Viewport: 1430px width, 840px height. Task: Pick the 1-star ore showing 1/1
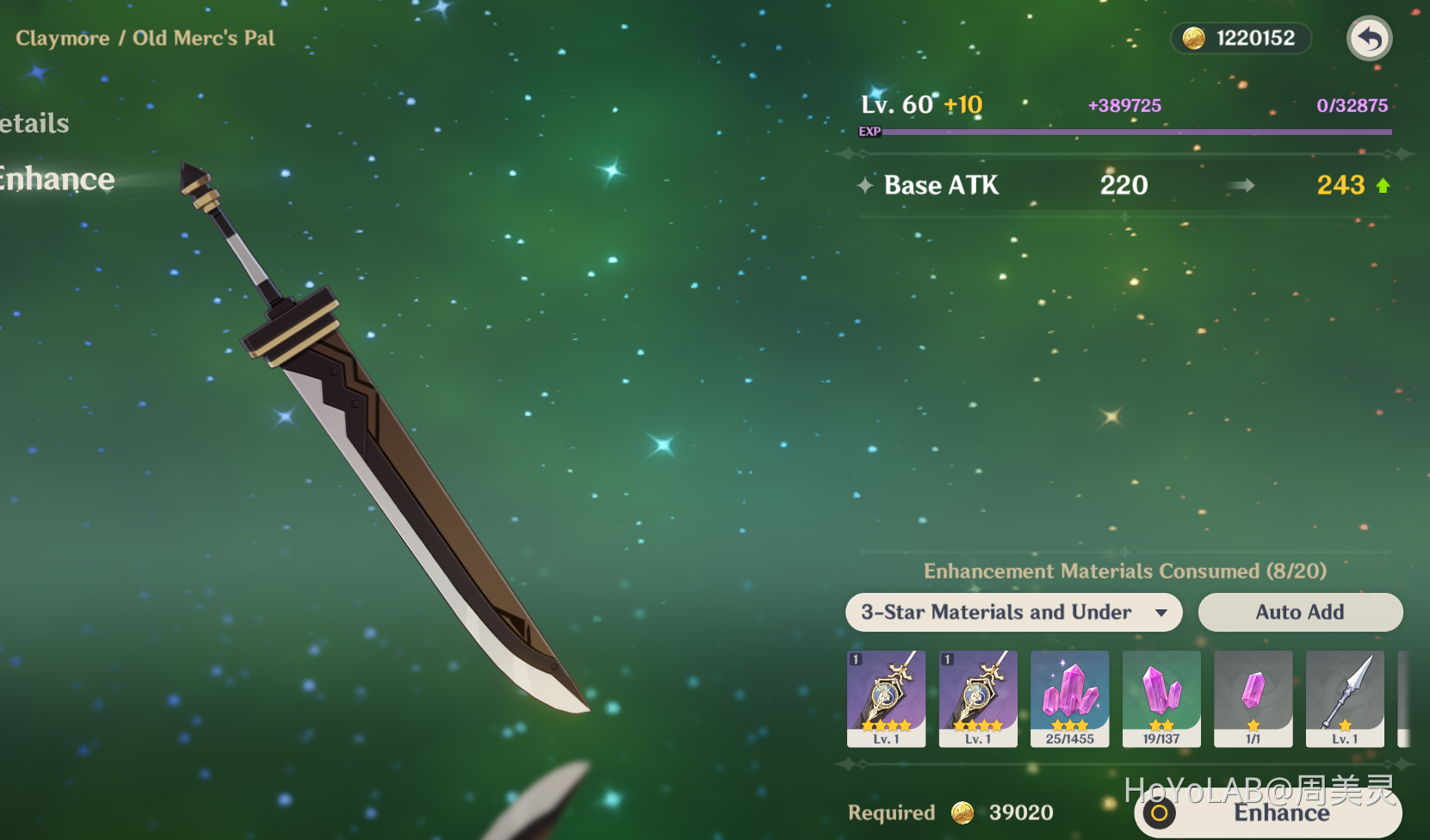pyautogui.click(x=1253, y=698)
